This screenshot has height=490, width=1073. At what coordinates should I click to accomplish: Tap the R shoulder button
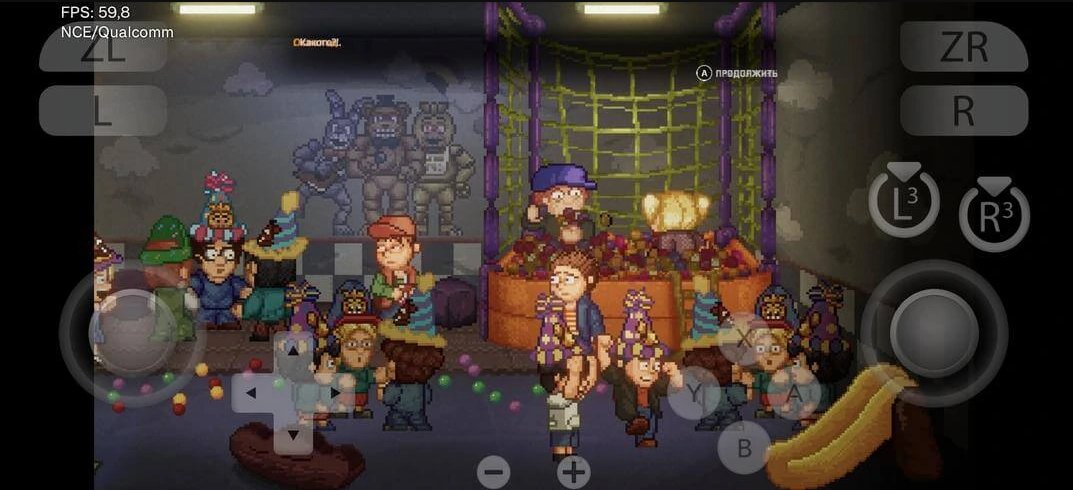click(x=964, y=111)
